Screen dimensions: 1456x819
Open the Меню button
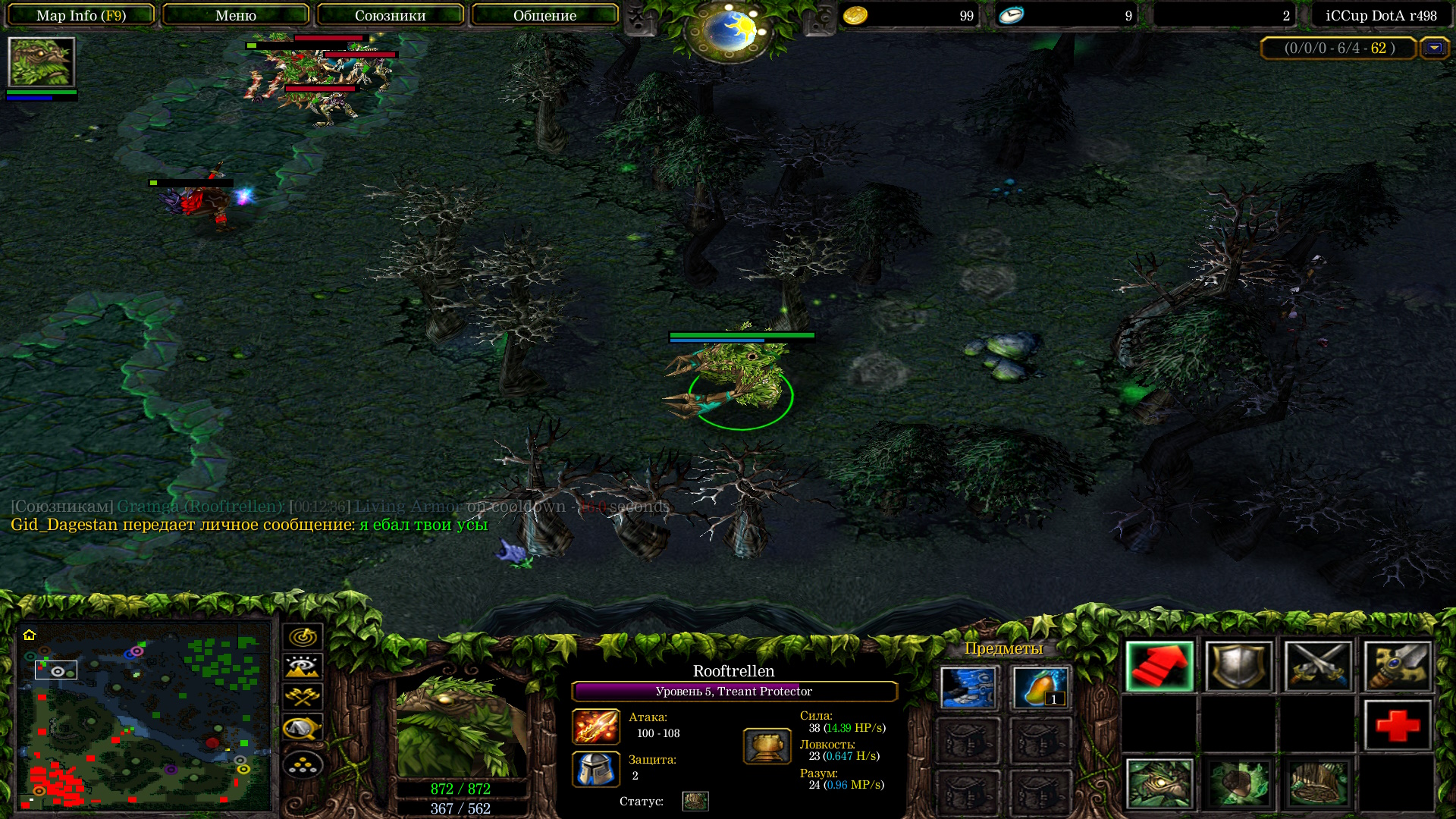pos(236,15)
